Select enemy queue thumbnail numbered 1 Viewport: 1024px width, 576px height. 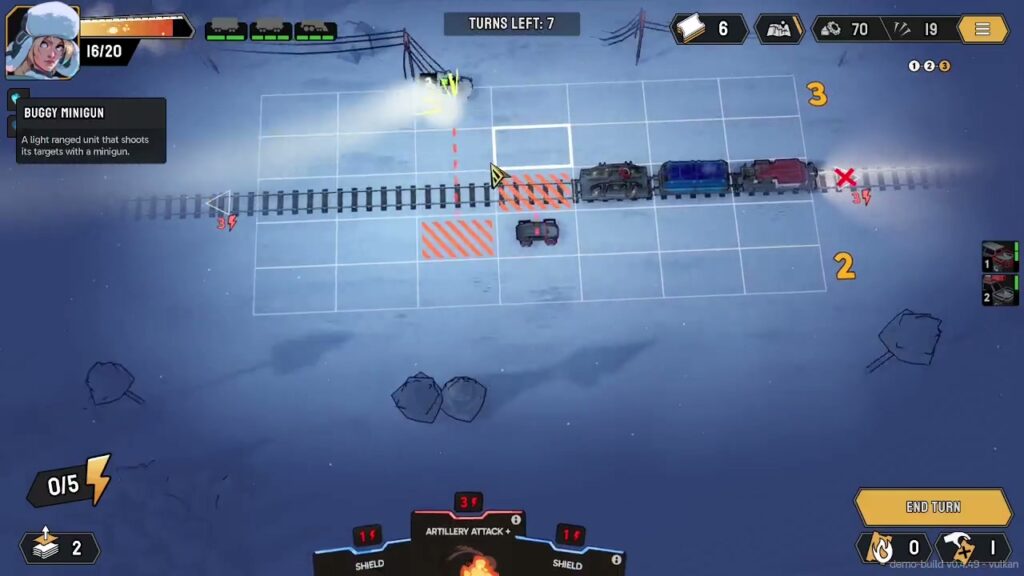pyautogui.click(x=1000, y=257)
